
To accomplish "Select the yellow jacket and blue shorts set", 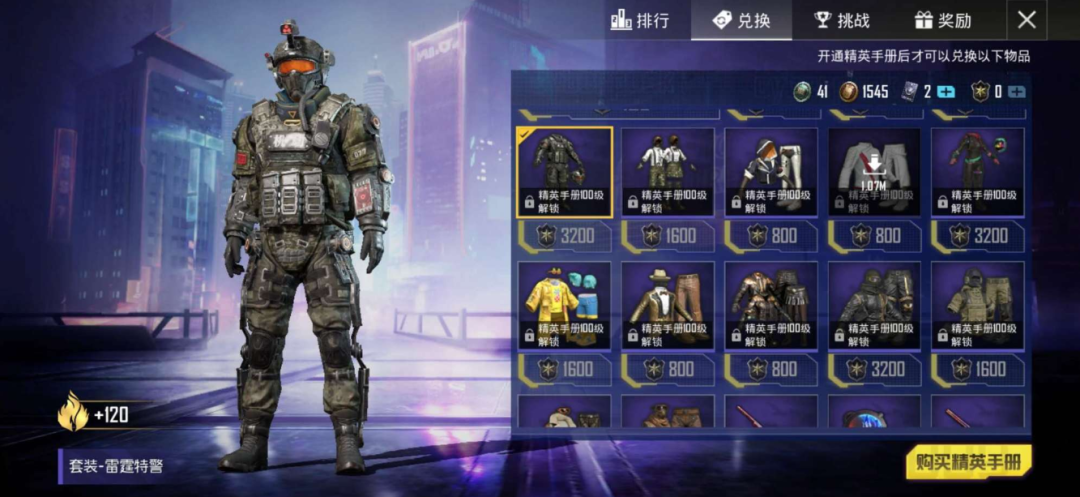I will [564, 305].
